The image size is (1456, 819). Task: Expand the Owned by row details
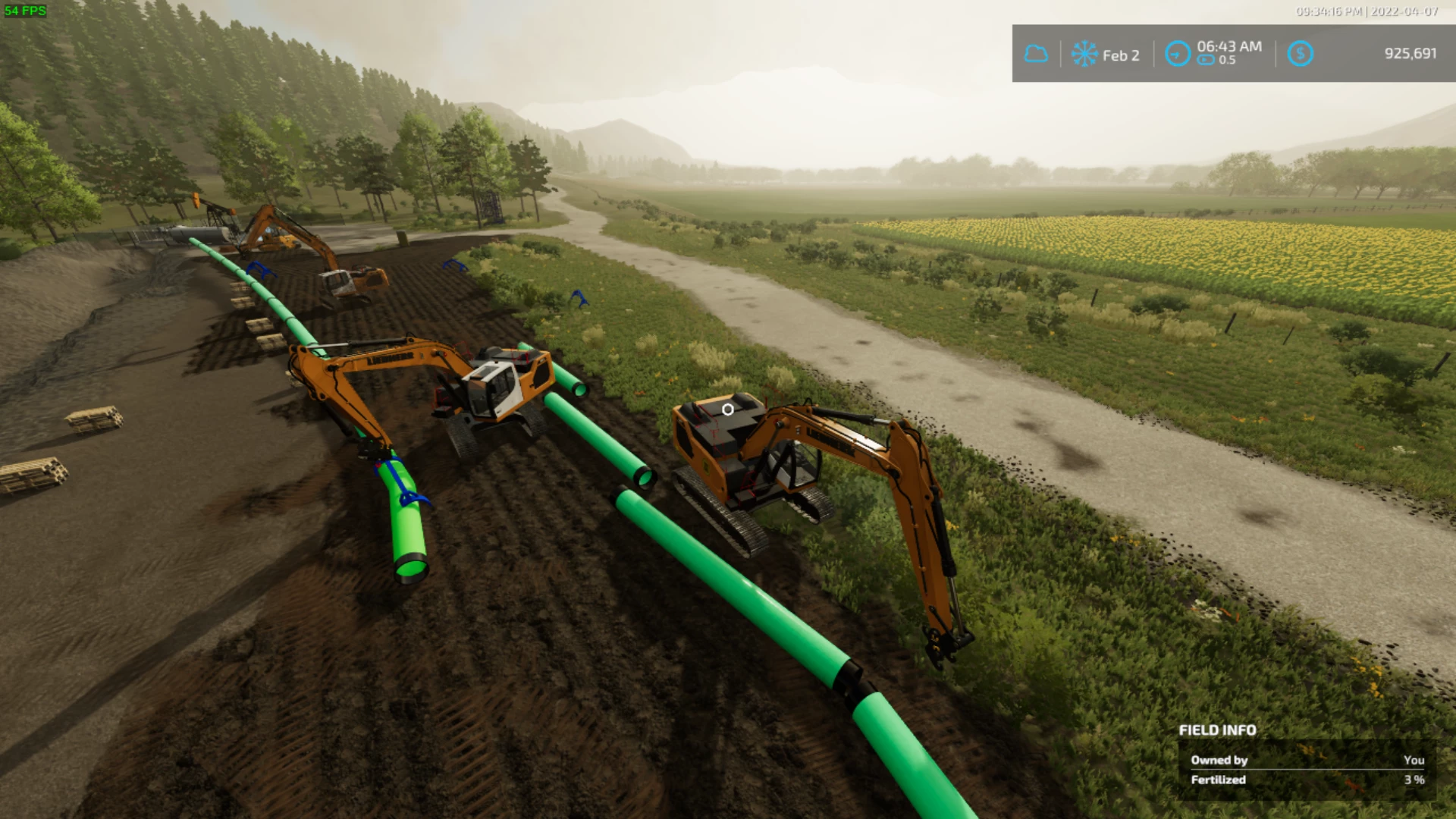(1219, 759)
